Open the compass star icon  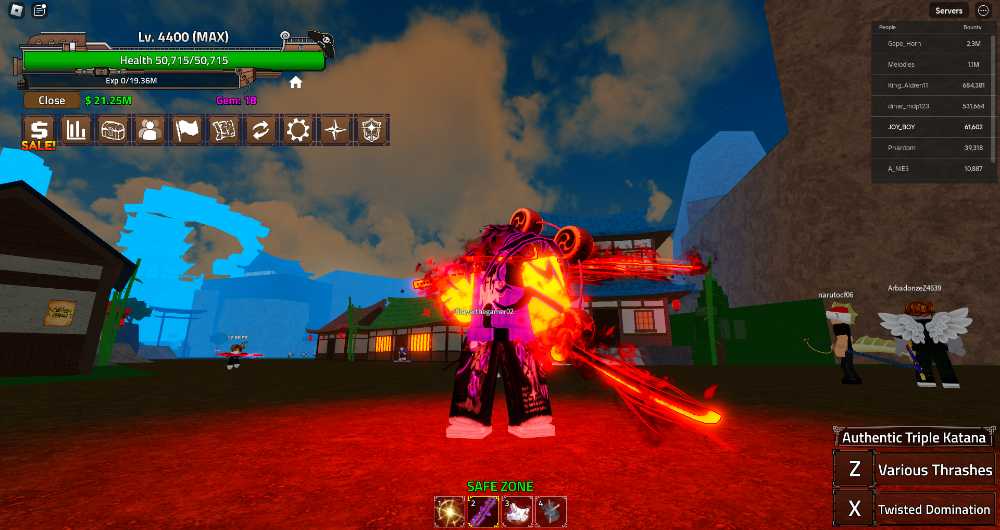pos(335,130)
